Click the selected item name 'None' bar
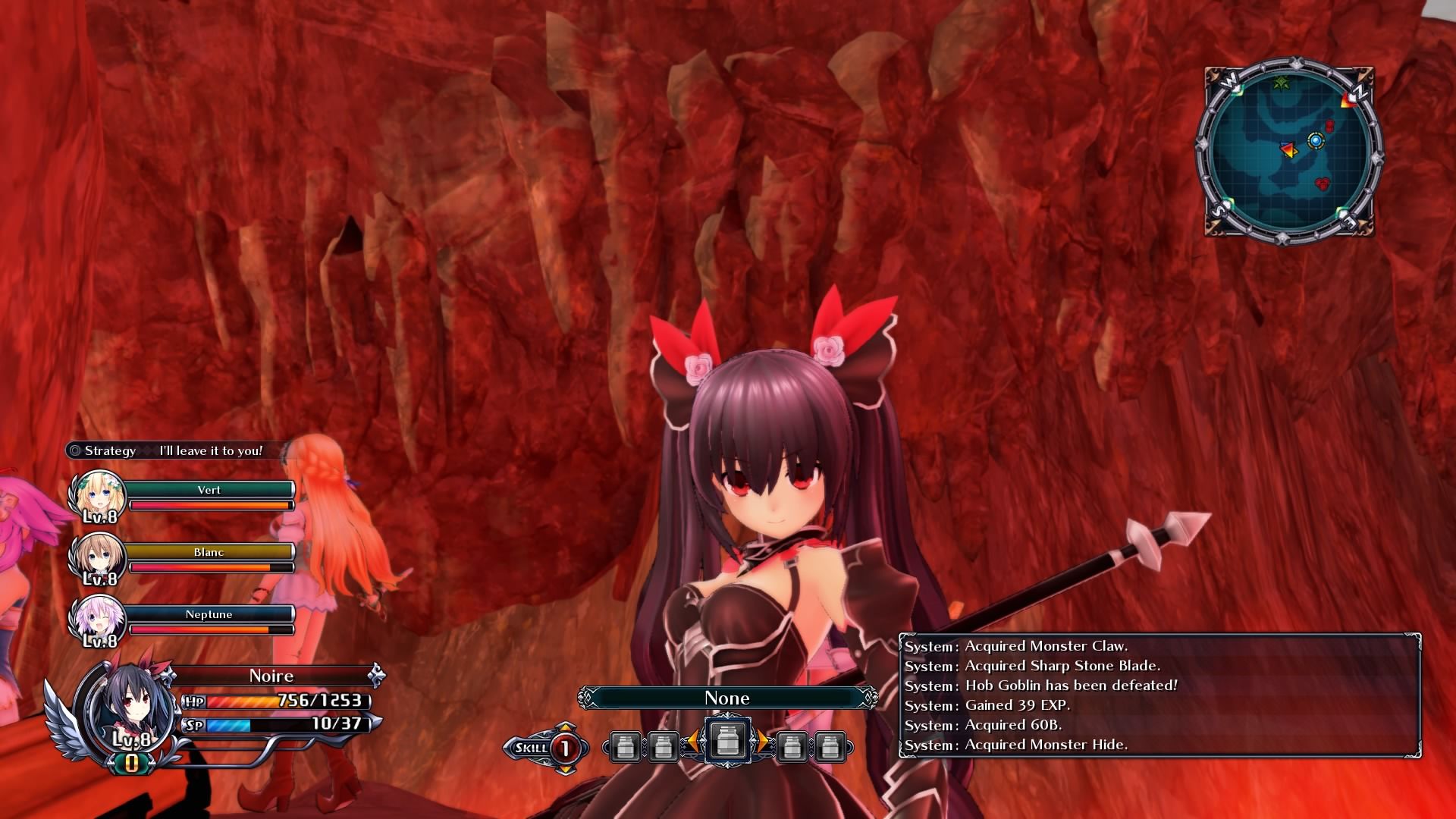The width and height of the screenshot is (1456, 819). tap(727, 698)
